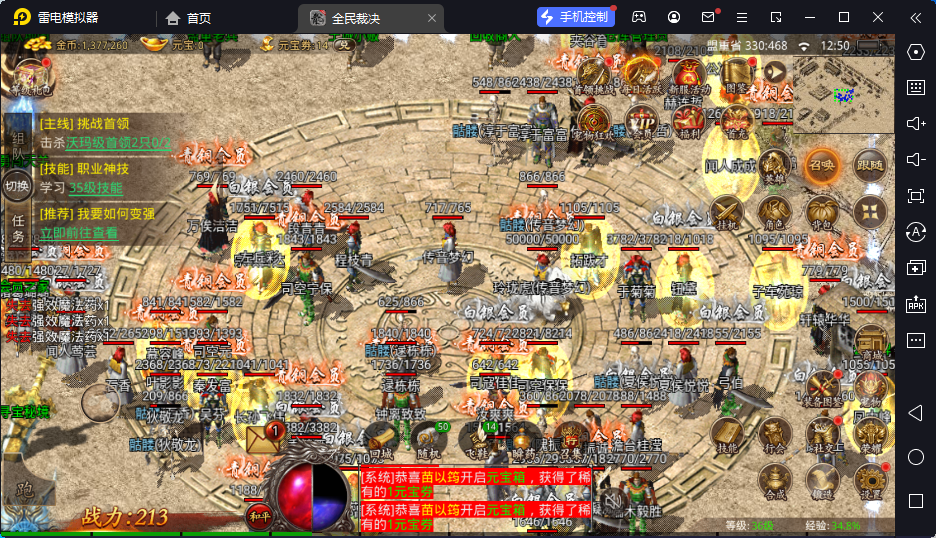This screenshot has width=936, height=538.
Task: Open the 图鉴 scroll icon
Action: [x=736, y=73]
